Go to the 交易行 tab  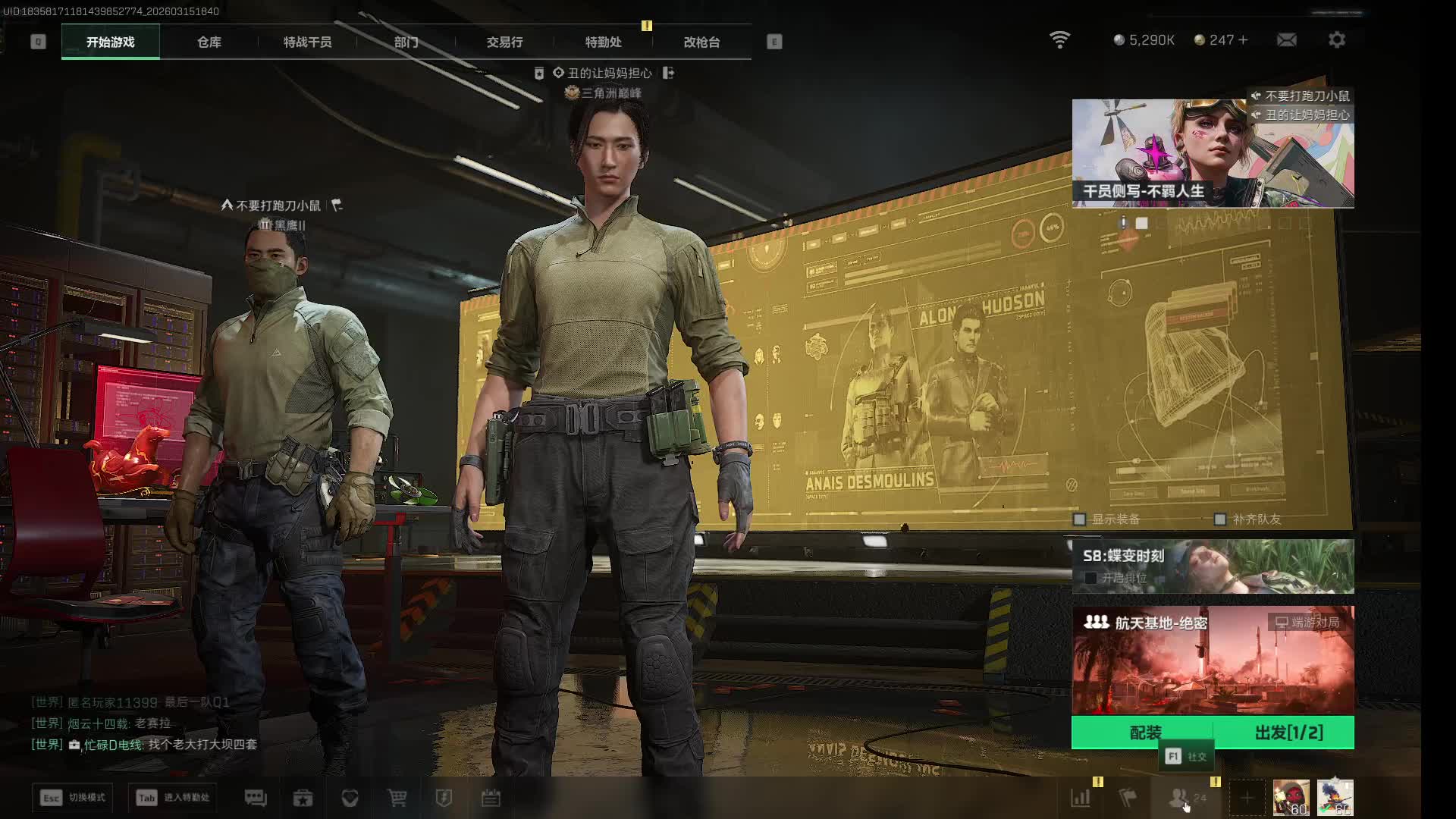pos(504,42)
